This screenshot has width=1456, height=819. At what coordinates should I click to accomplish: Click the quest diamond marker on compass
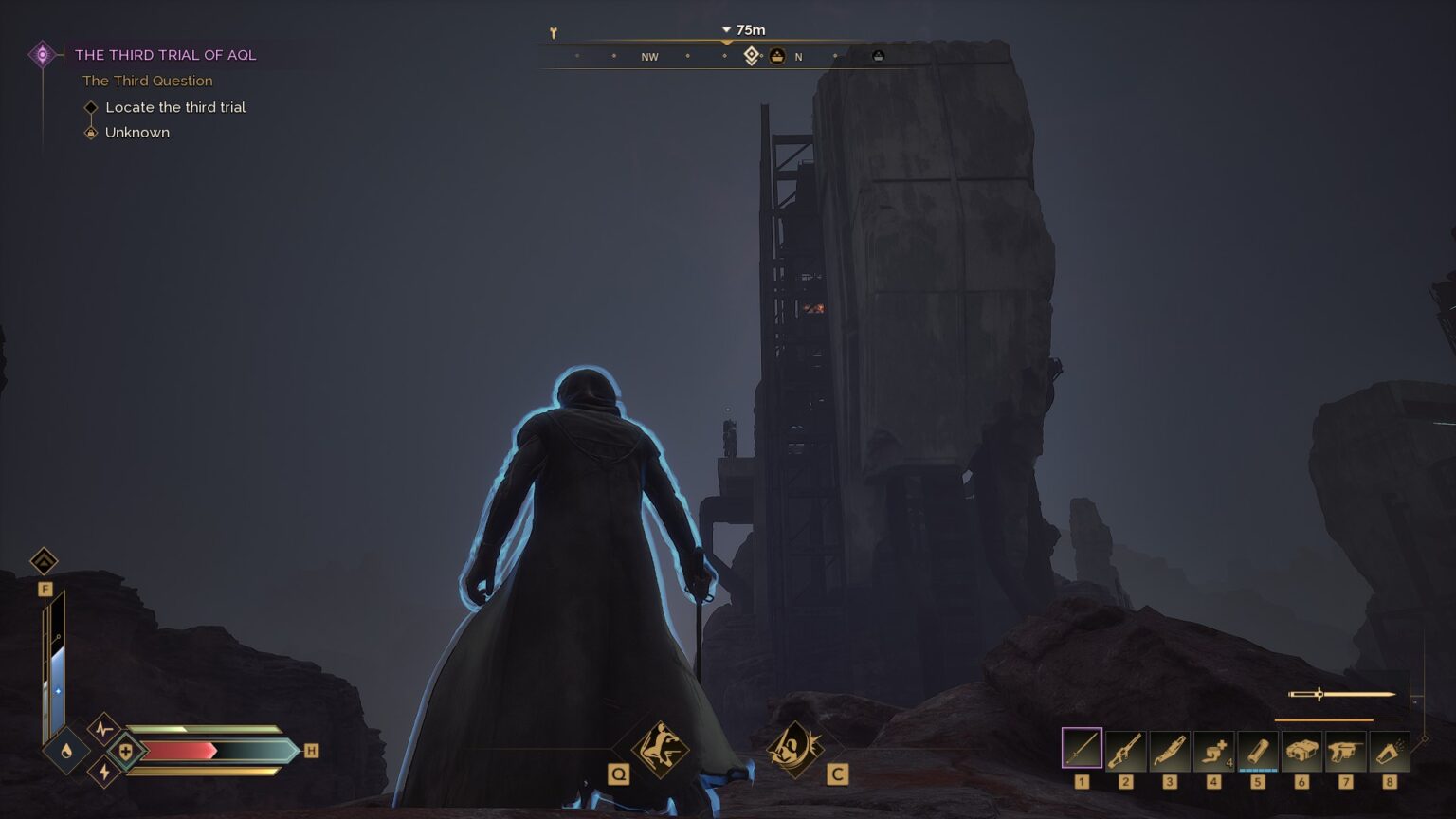pos(751,56)
